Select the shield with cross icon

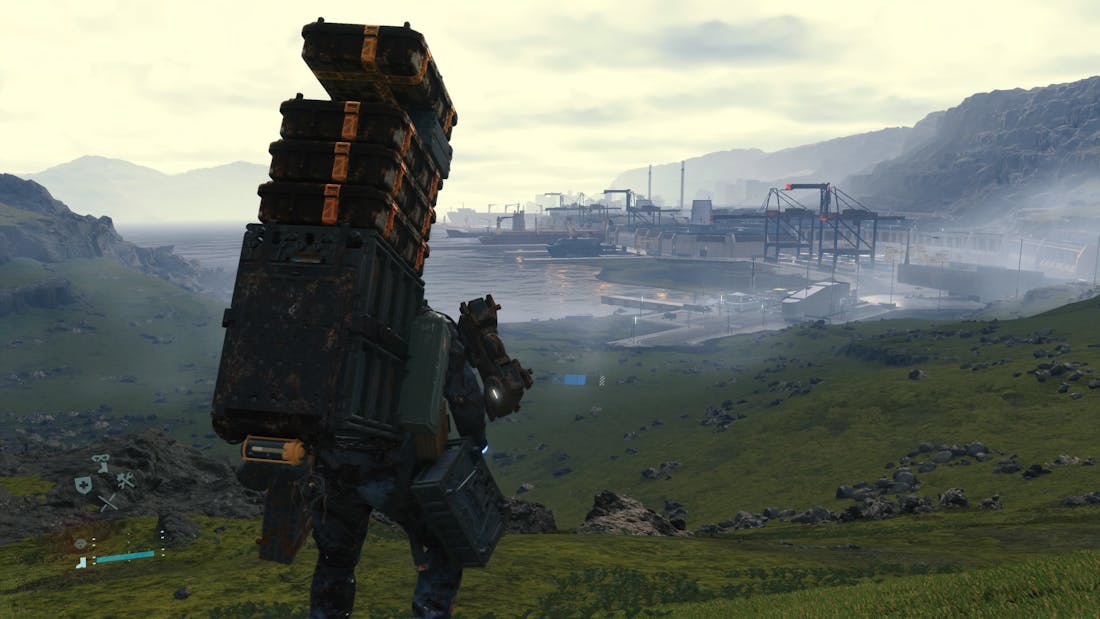click(83, 485)
